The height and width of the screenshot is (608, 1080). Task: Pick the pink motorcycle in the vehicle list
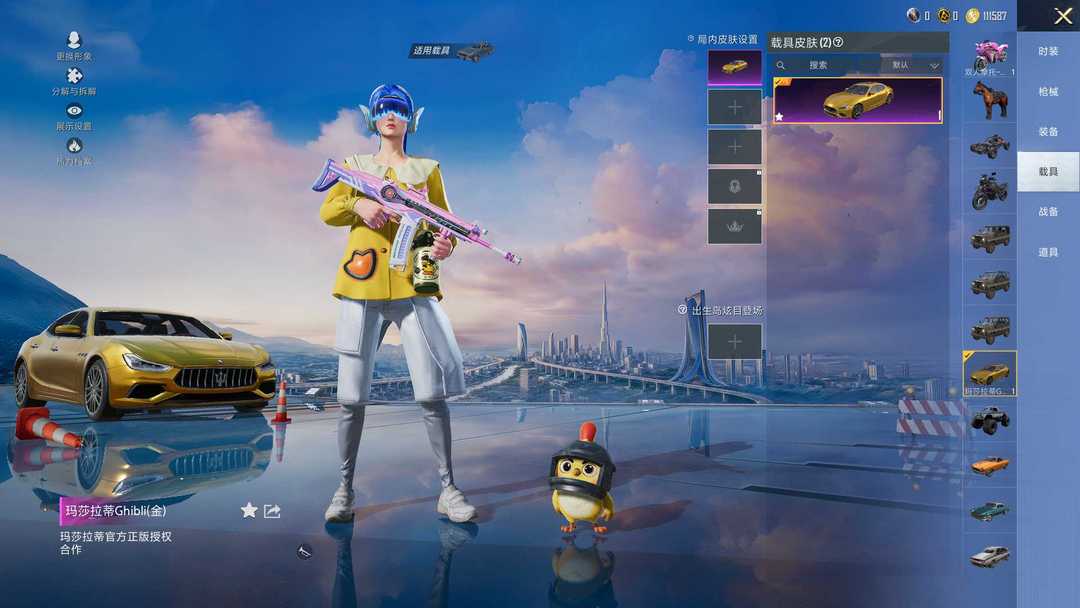point(990,55)
